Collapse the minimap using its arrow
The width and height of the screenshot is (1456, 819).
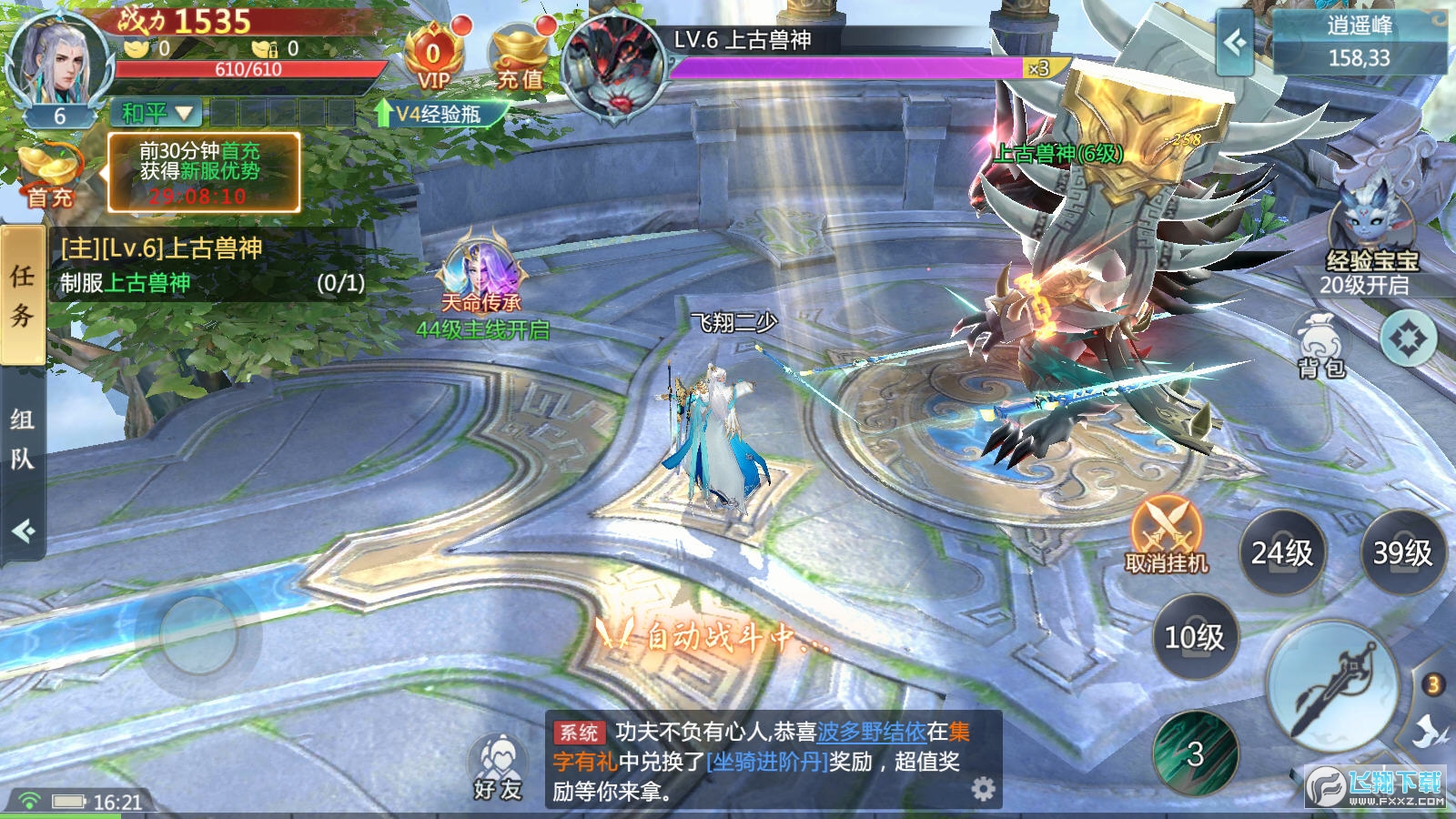pyautogui.click(x=1235, y=44)
